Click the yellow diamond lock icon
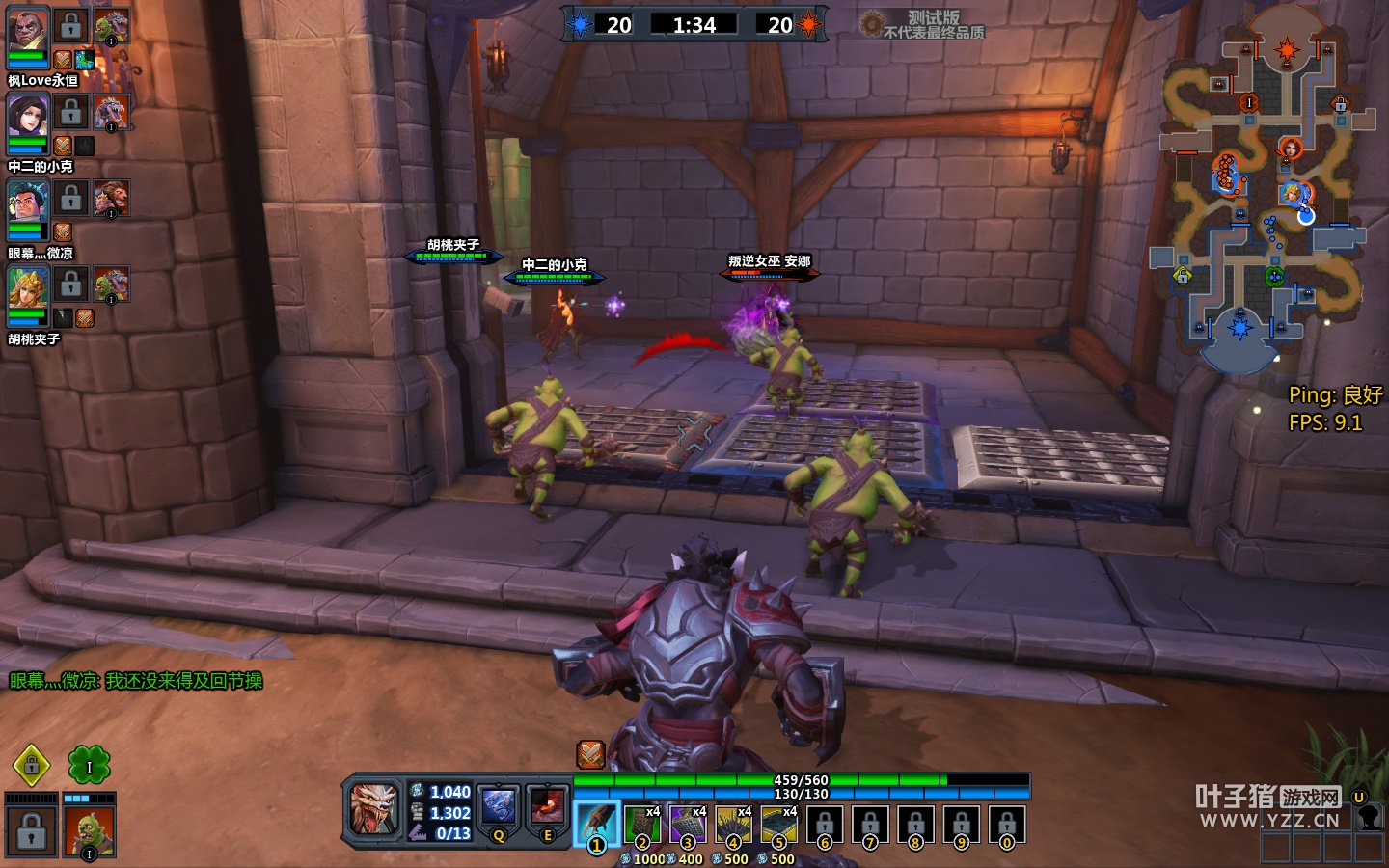 tap(31, 766)
